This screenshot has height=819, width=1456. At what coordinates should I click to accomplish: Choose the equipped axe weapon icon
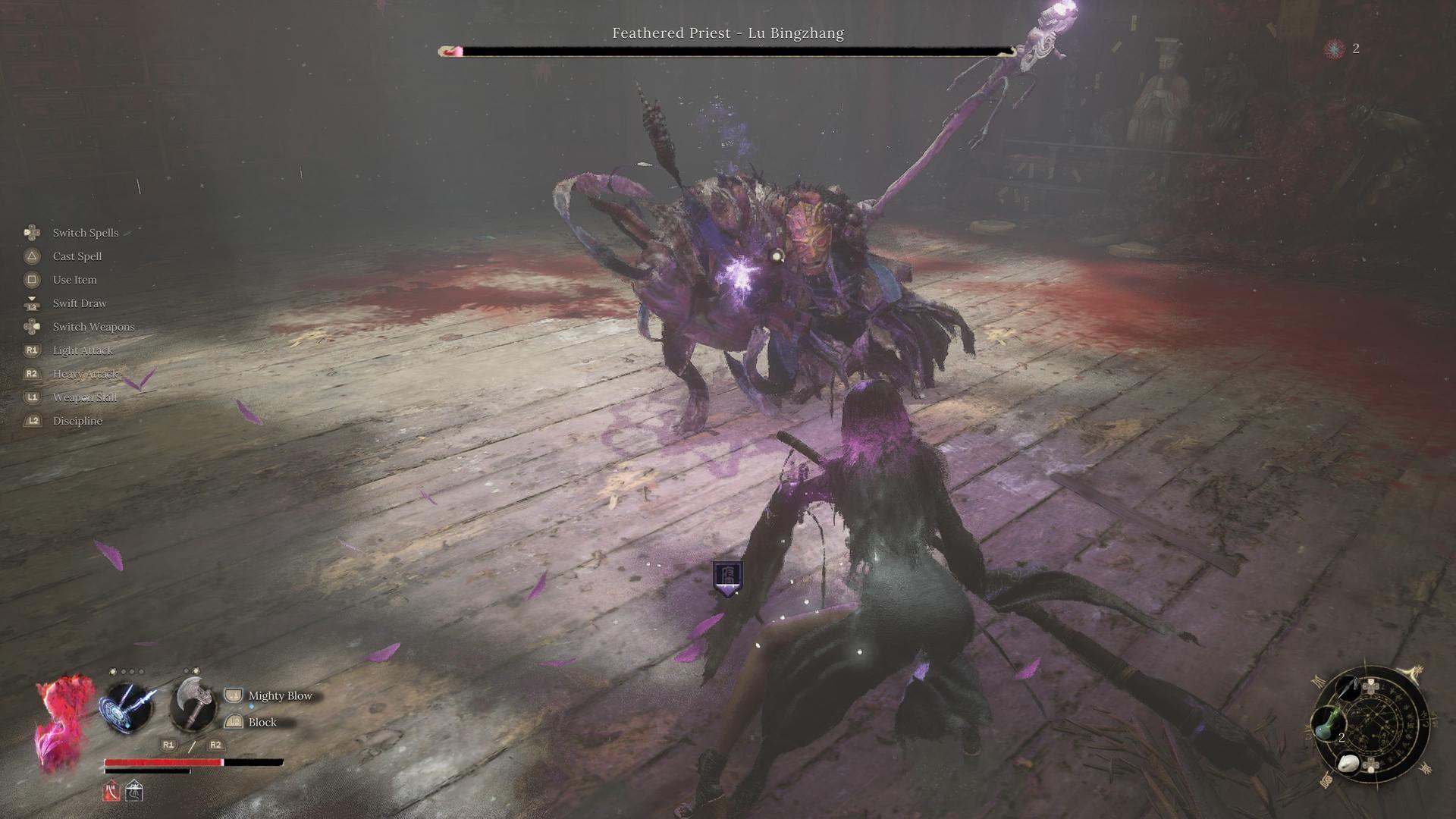click(193, 704)
